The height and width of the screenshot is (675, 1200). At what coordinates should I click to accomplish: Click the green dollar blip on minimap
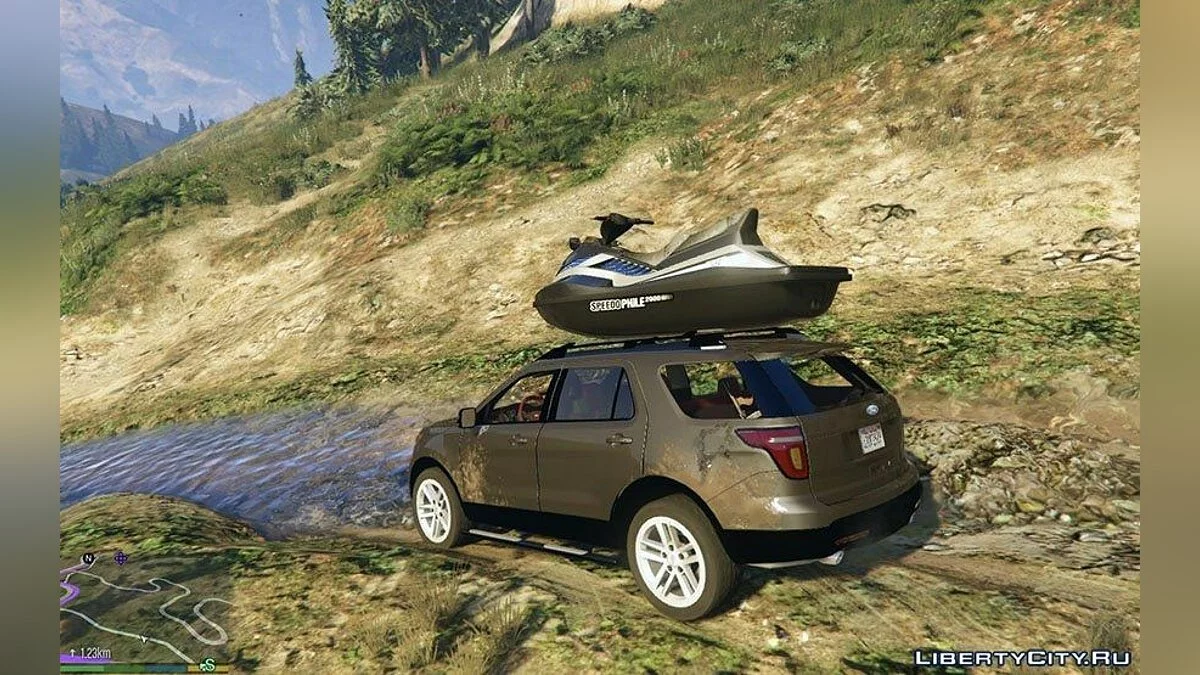pyautogui.click(x=207, y=664)
